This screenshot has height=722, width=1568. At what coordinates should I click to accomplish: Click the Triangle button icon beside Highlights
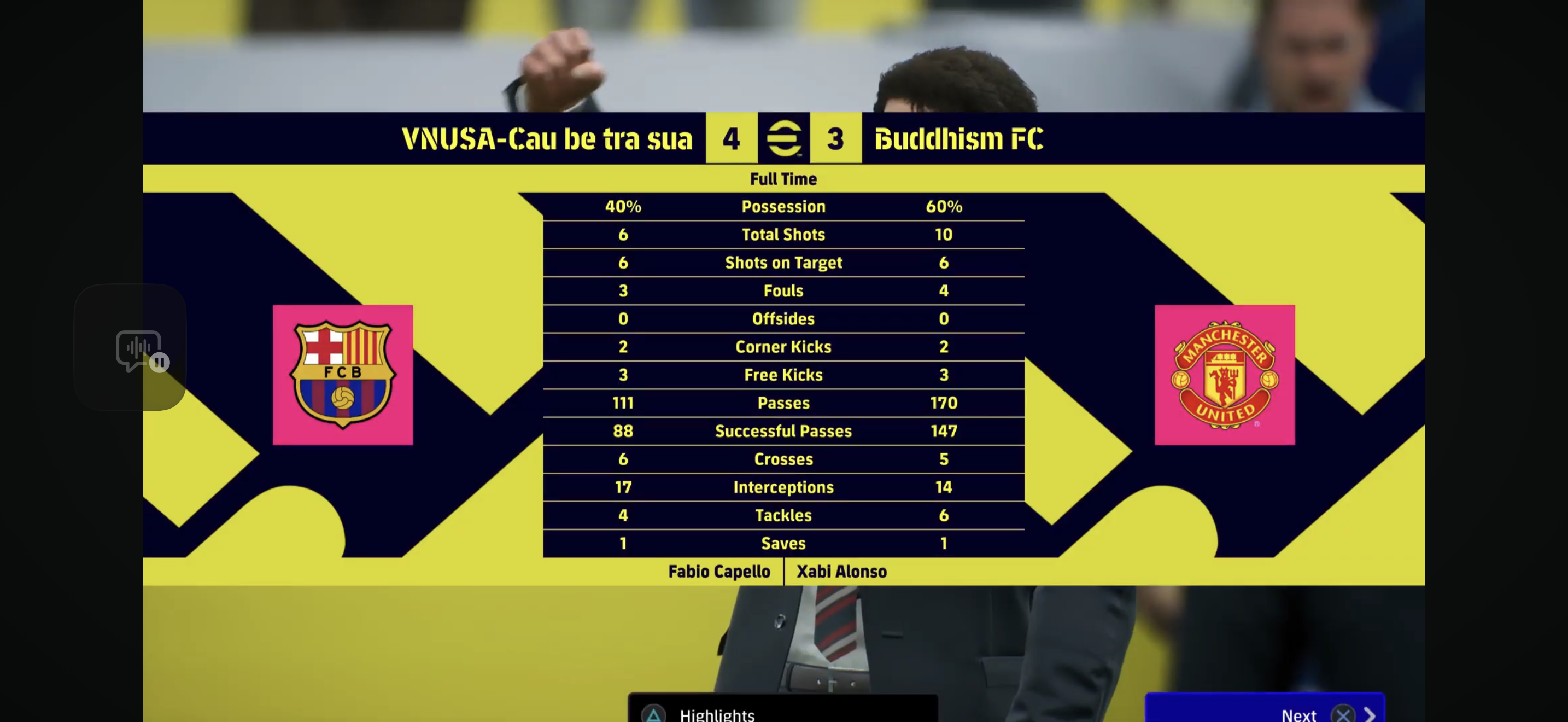click(x=654, y=715)
